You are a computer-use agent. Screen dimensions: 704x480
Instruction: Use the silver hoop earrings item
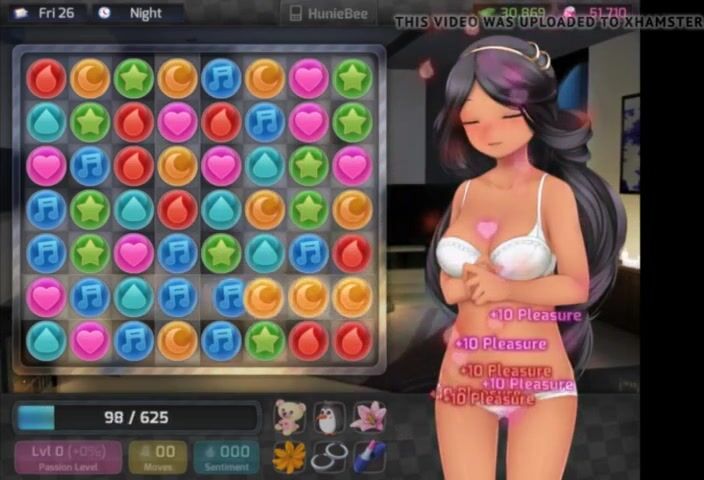(x=329, y=457)
